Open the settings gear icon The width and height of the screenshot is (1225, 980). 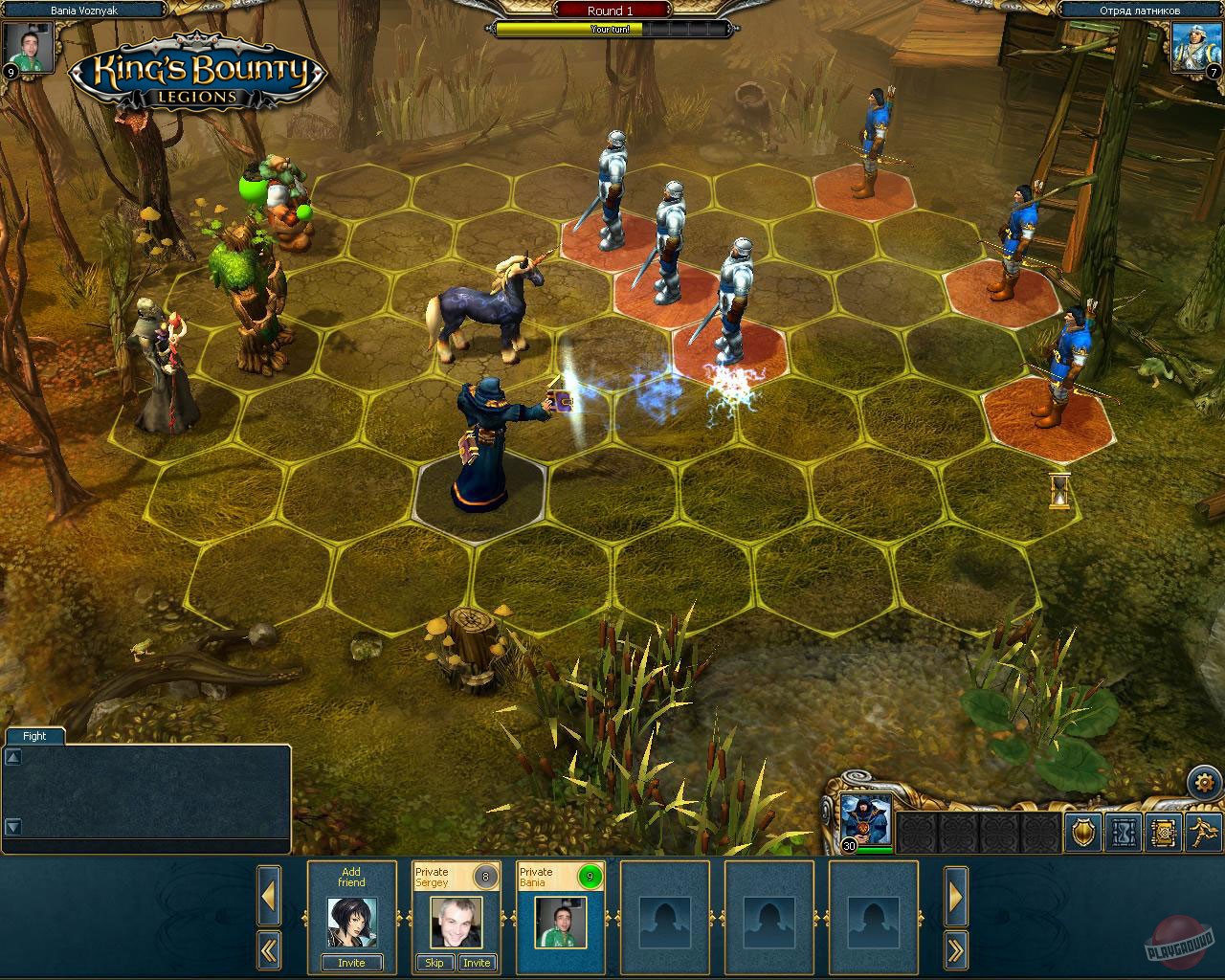1204,781
